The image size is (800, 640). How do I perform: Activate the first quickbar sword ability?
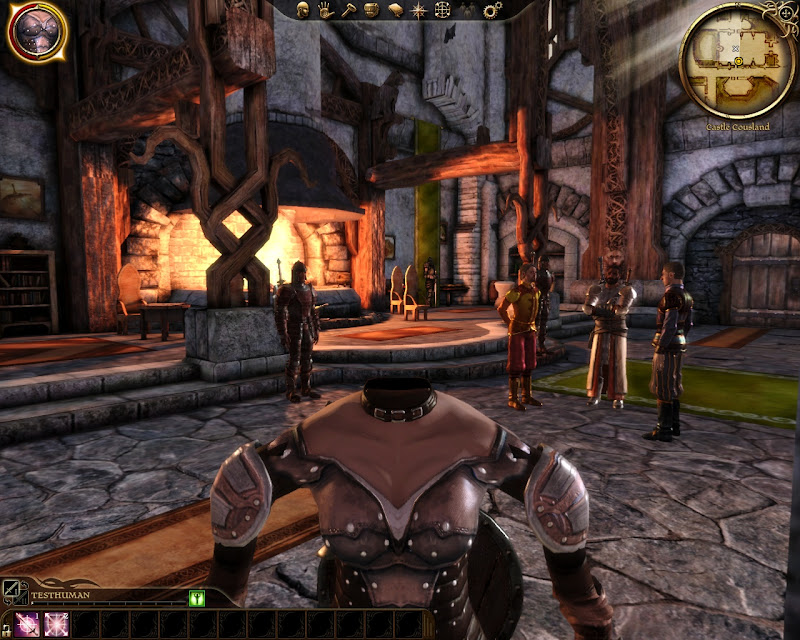[27, 624]
